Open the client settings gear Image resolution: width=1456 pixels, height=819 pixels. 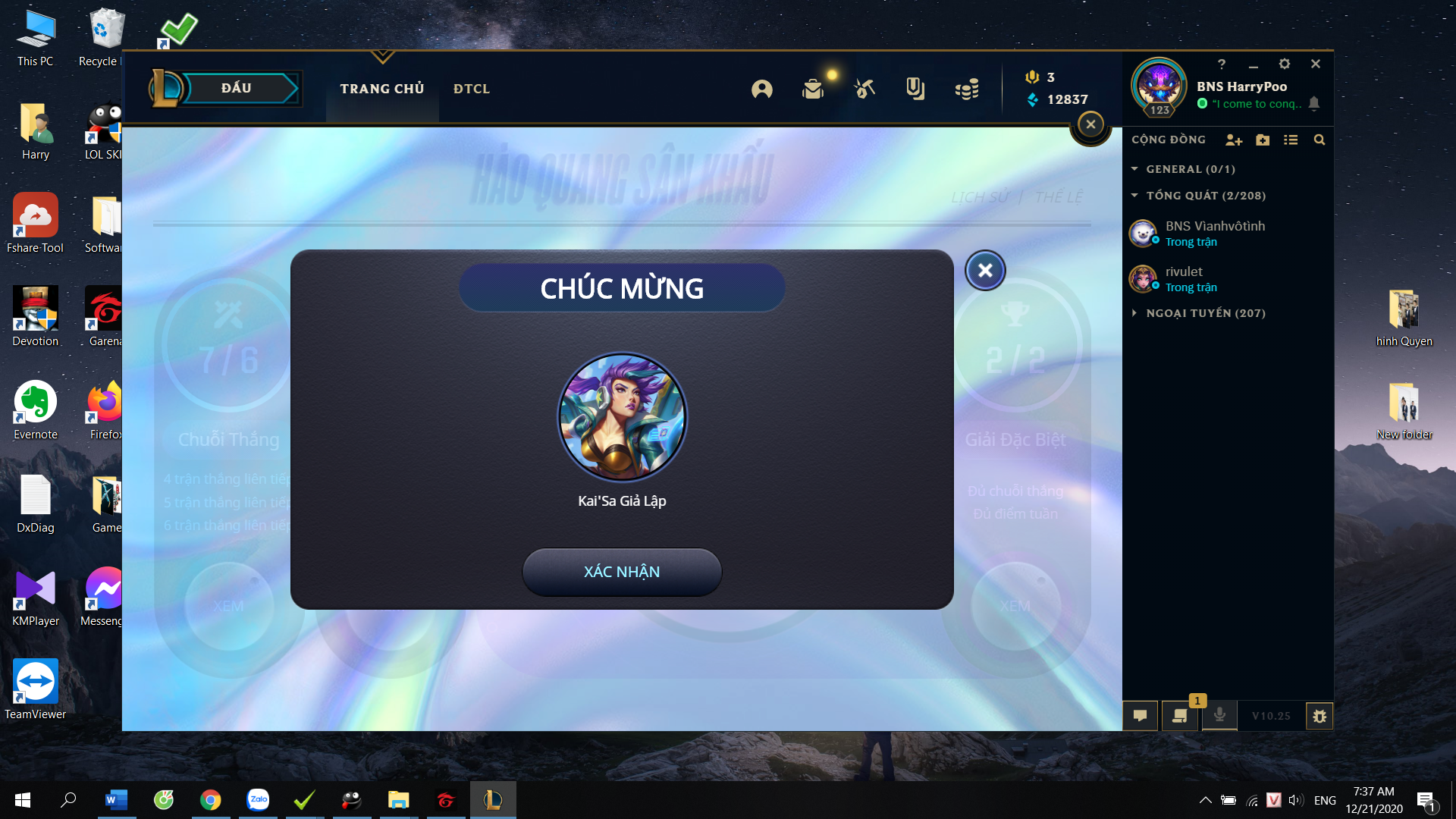[x=1285, y=64]
